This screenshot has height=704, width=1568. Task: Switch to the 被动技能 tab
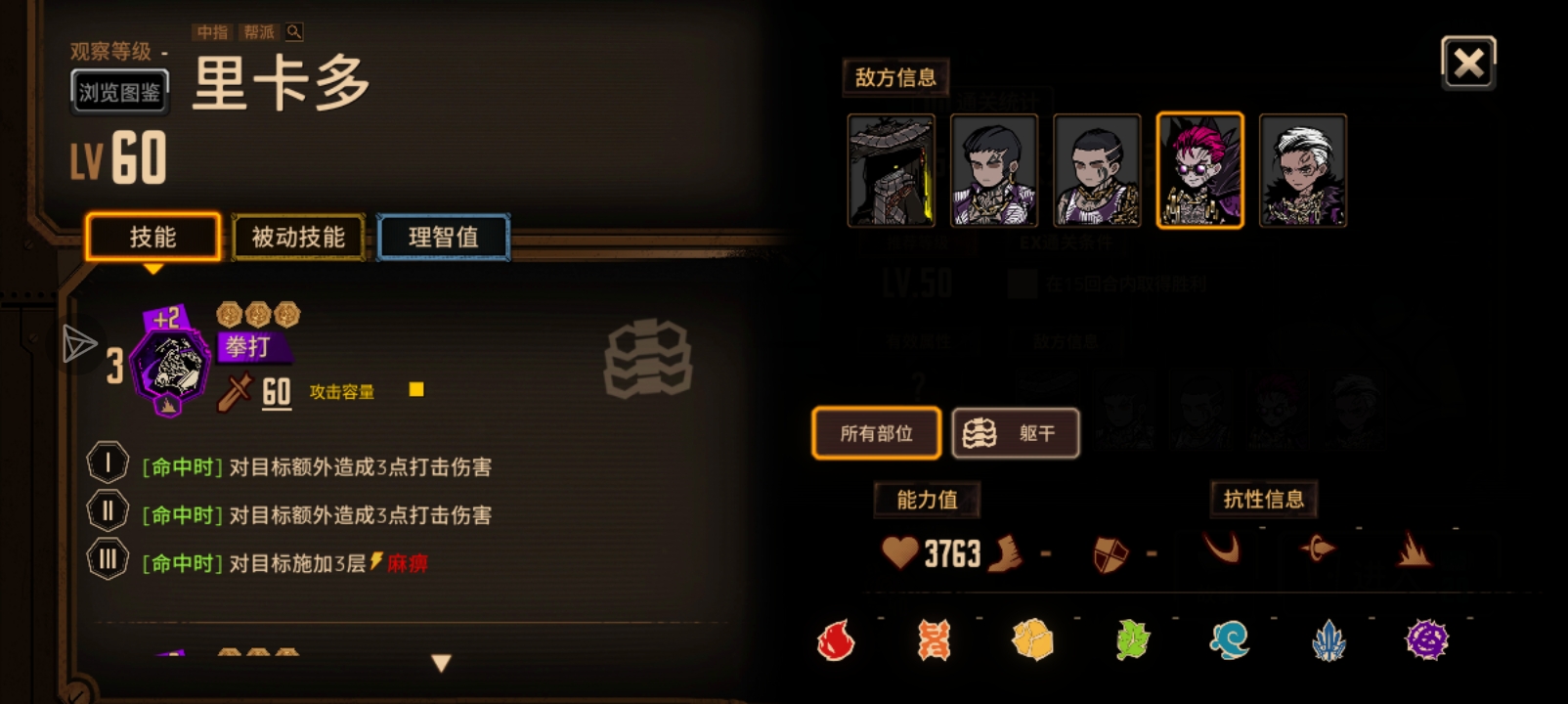coord(298,236)
